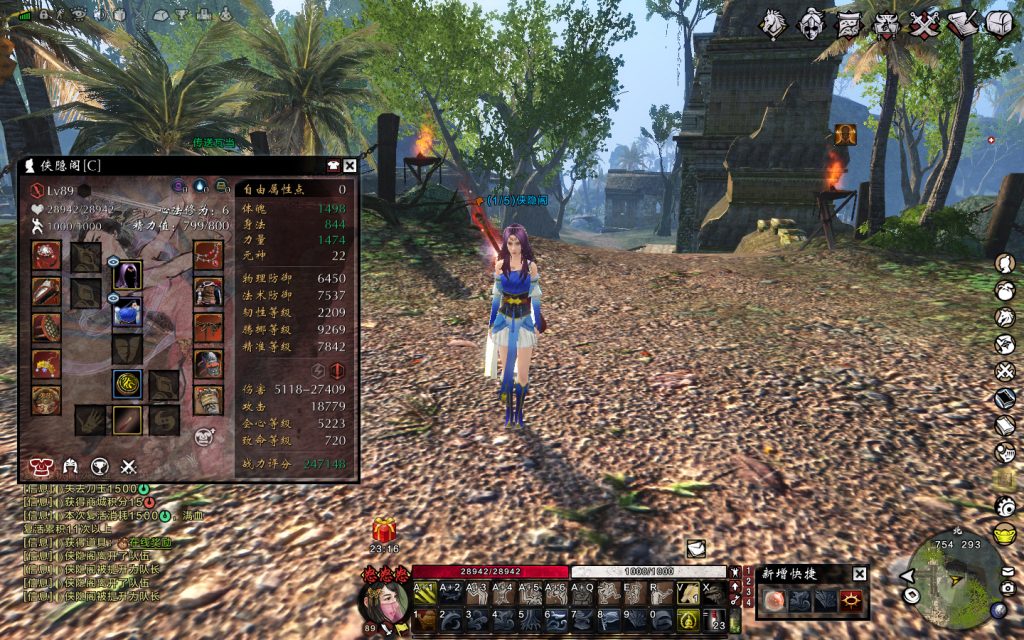Open the horse mount icon in top bar

point(772,24)
